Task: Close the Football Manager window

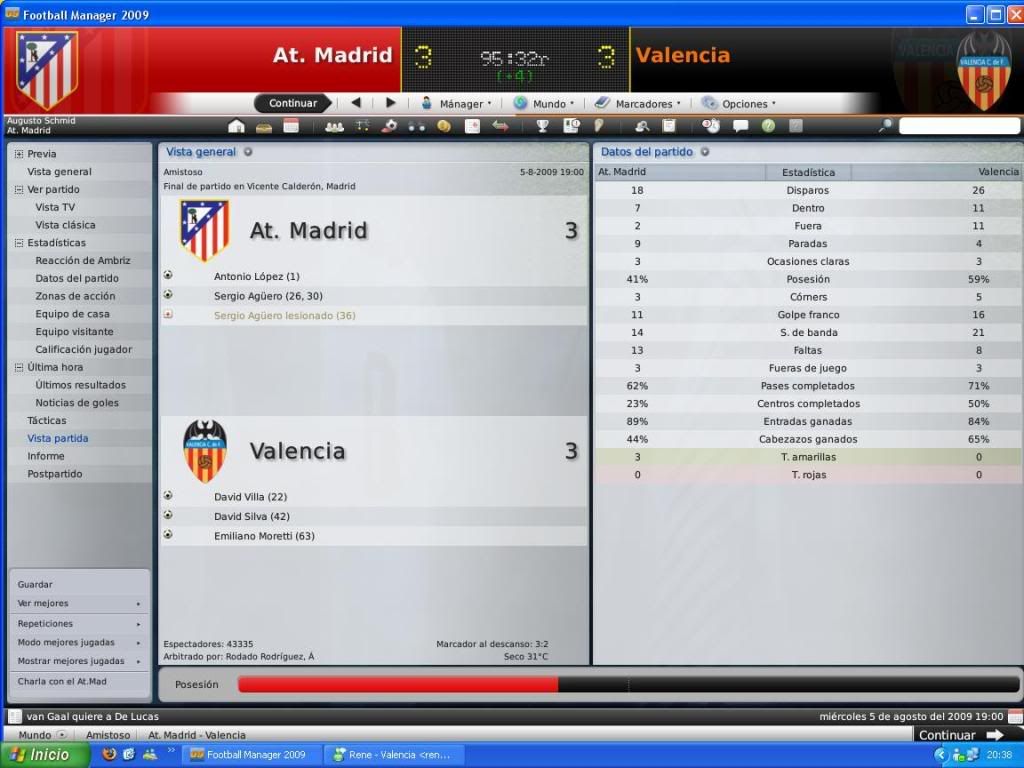Action: [1012, 14]
